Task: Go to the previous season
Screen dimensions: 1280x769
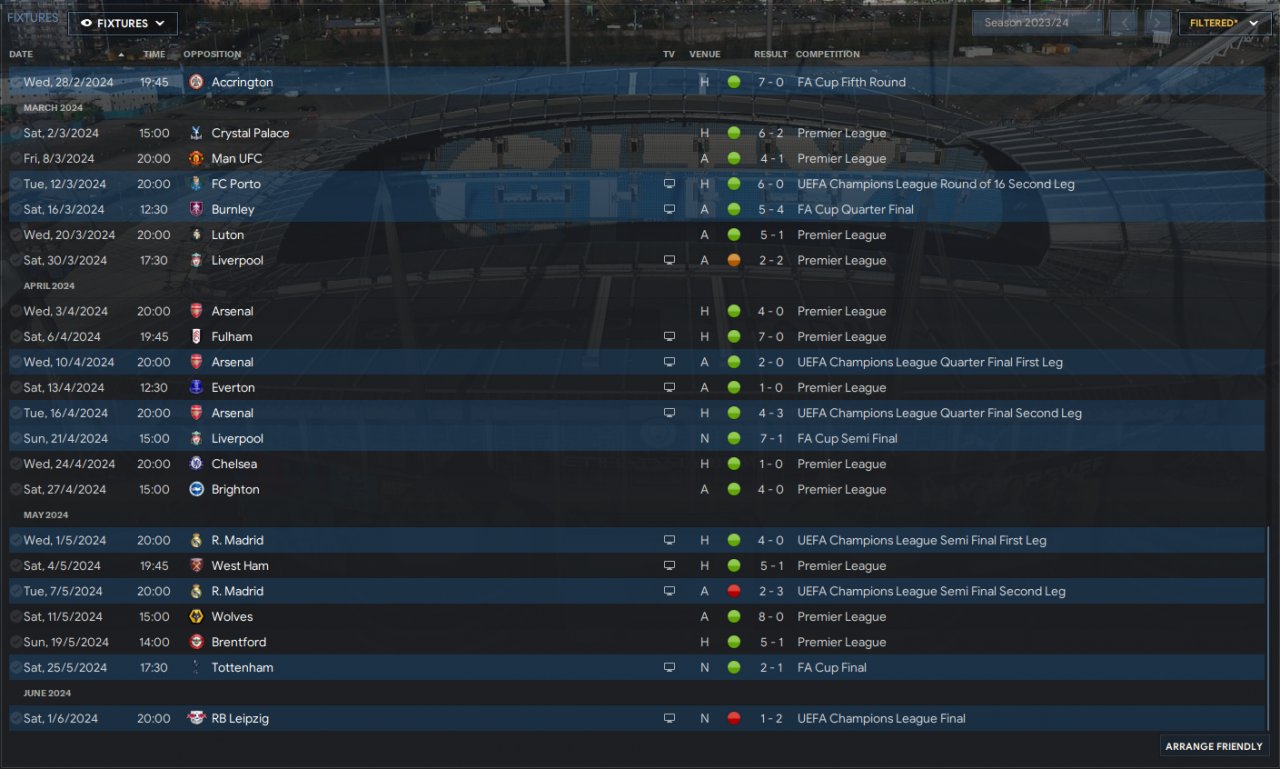Action: [x=1123, y=23]
